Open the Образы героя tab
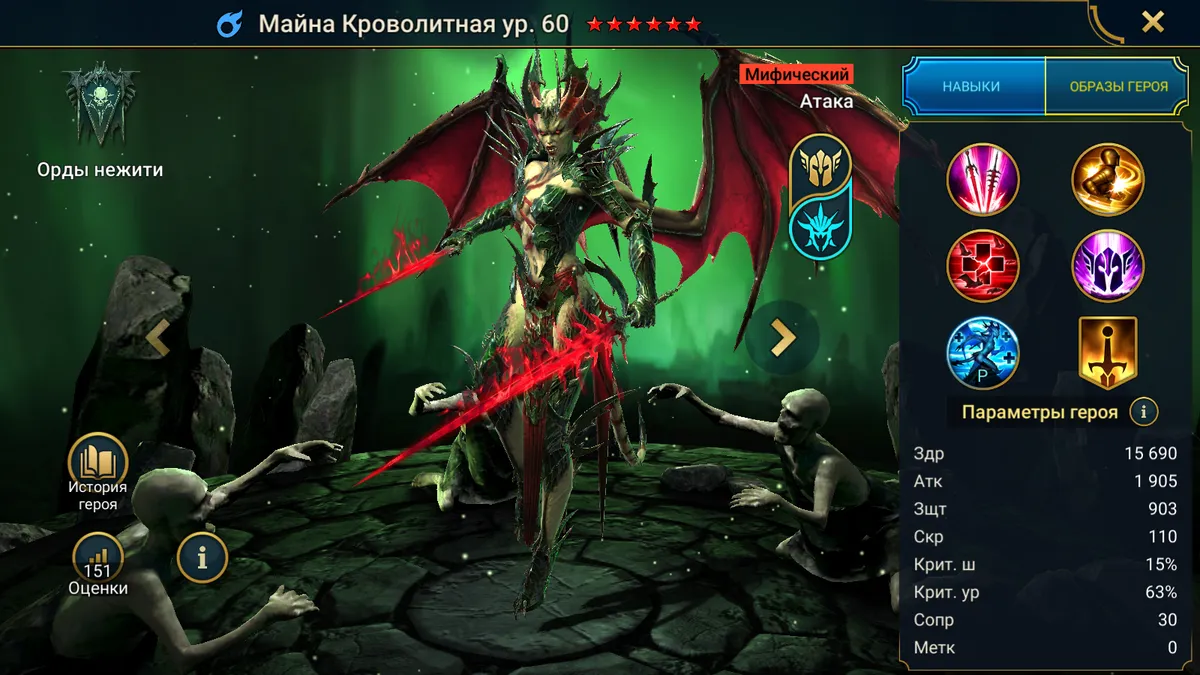 tap(1118, 86)
